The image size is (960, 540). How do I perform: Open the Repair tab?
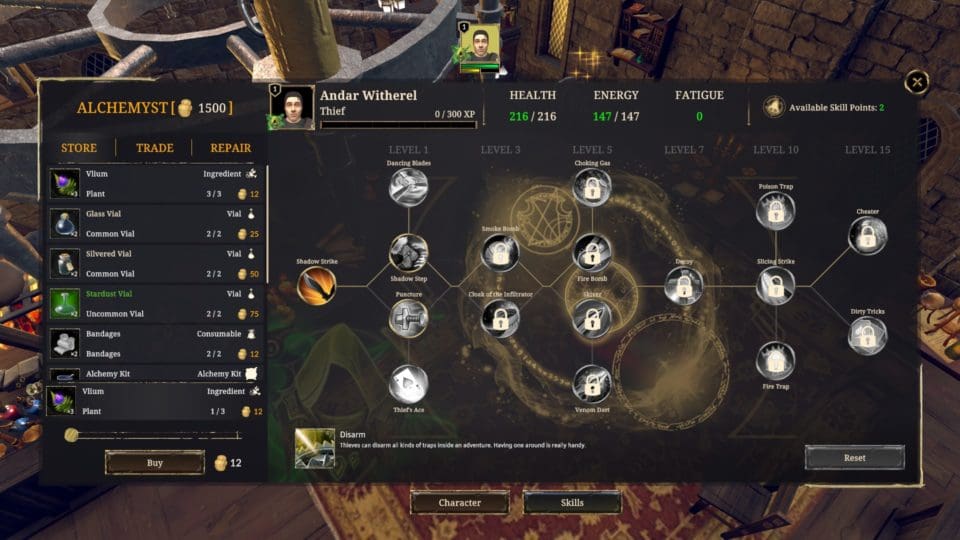pyautogui.click(x=230, y=148)
